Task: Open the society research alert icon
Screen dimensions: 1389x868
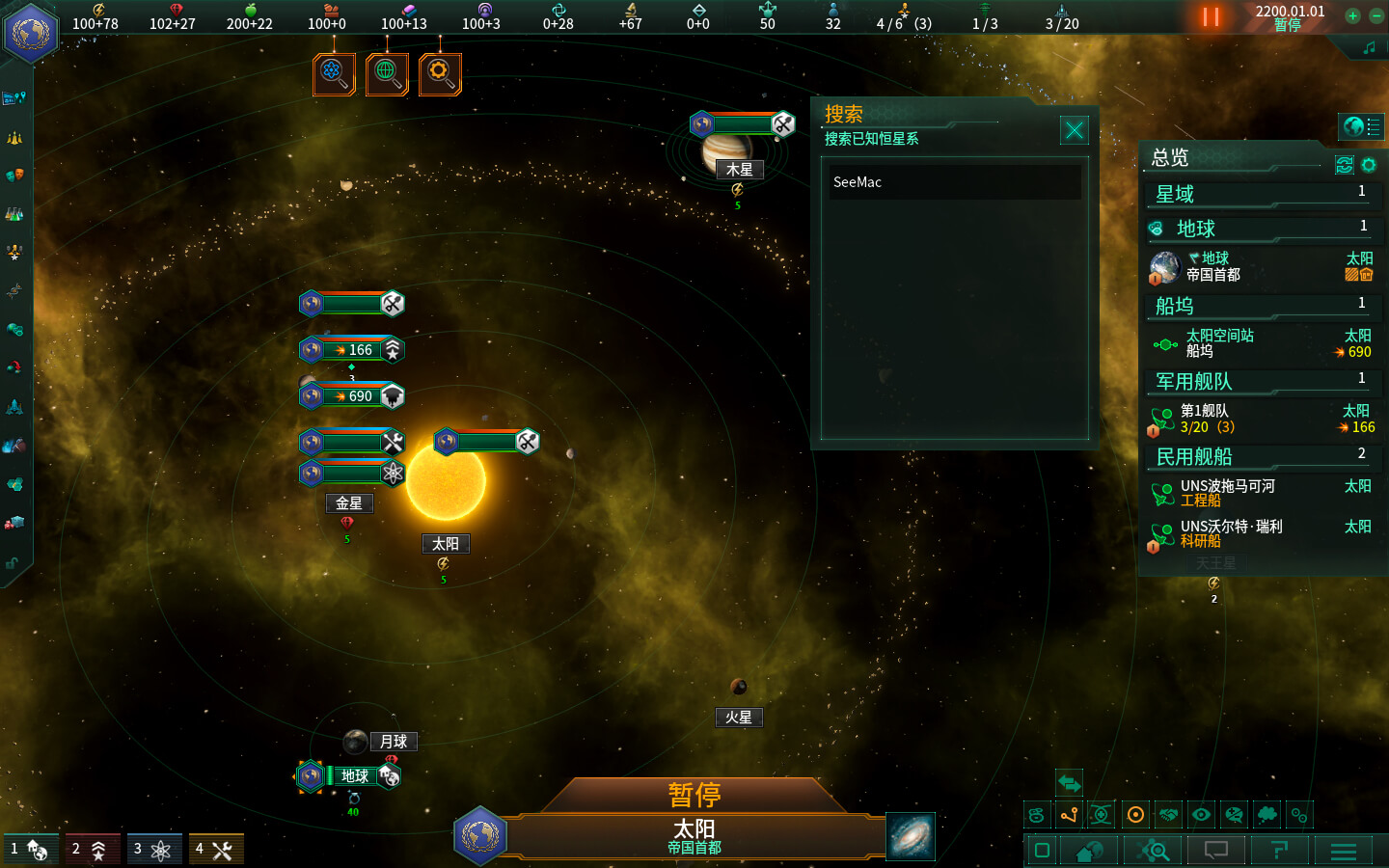Action: tap(387, 73)
